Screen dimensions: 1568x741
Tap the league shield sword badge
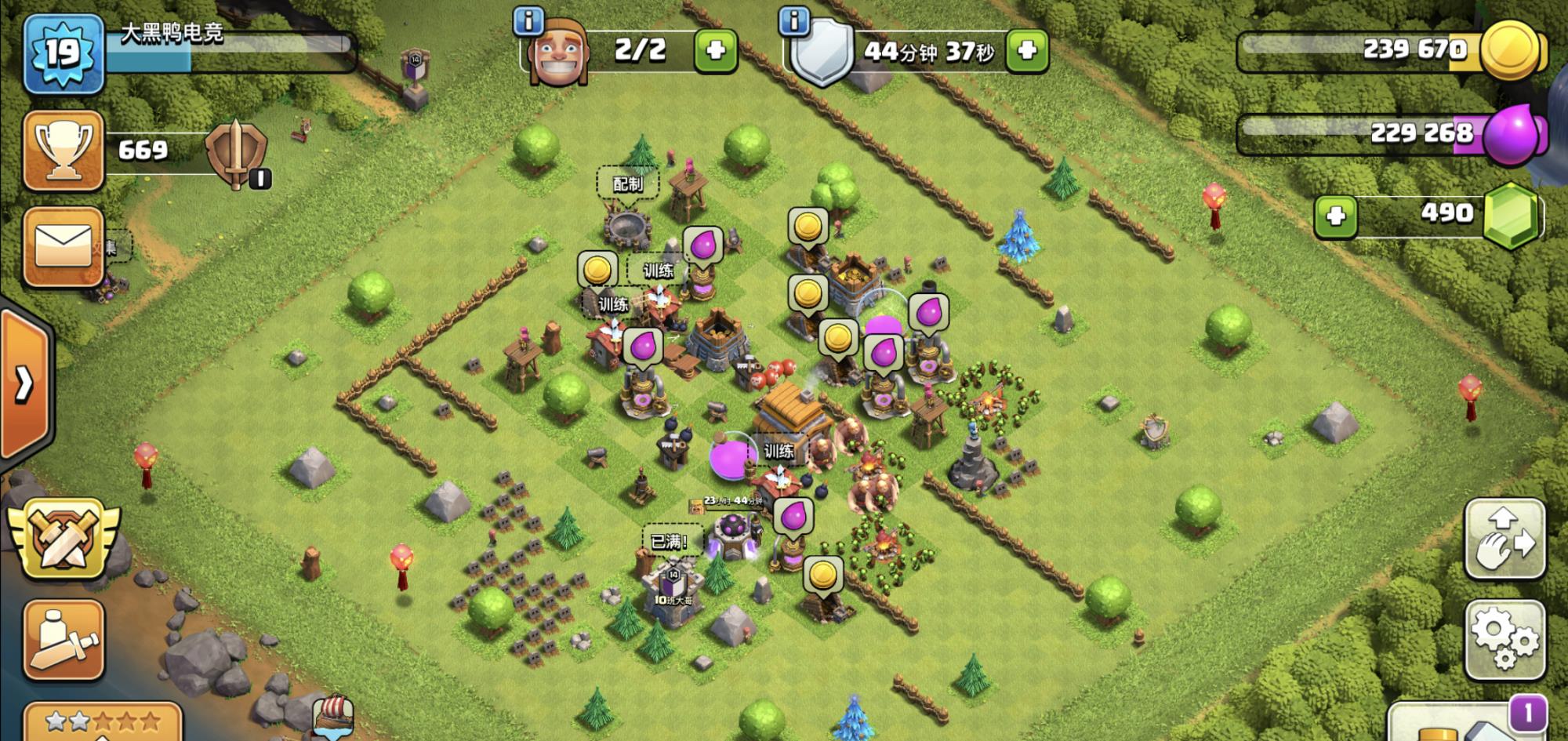click(x=237, y=153)
